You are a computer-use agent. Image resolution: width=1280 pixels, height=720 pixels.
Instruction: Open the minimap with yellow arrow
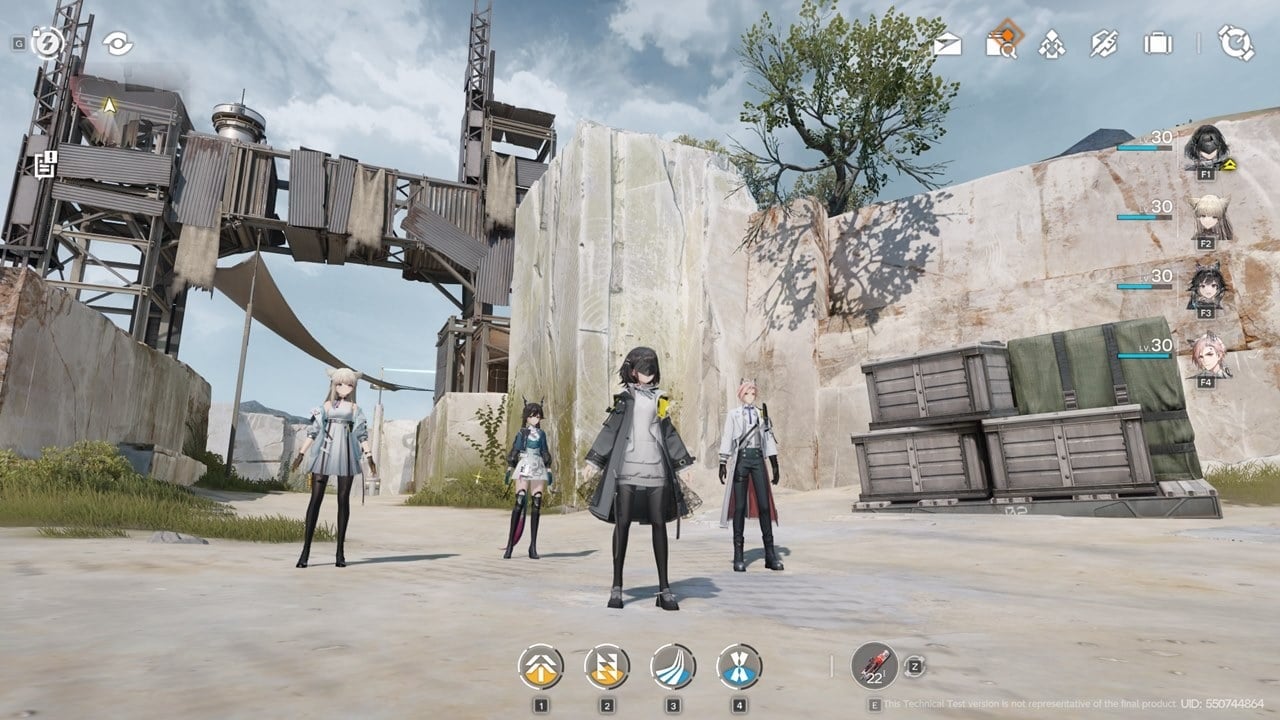point(108,105)
